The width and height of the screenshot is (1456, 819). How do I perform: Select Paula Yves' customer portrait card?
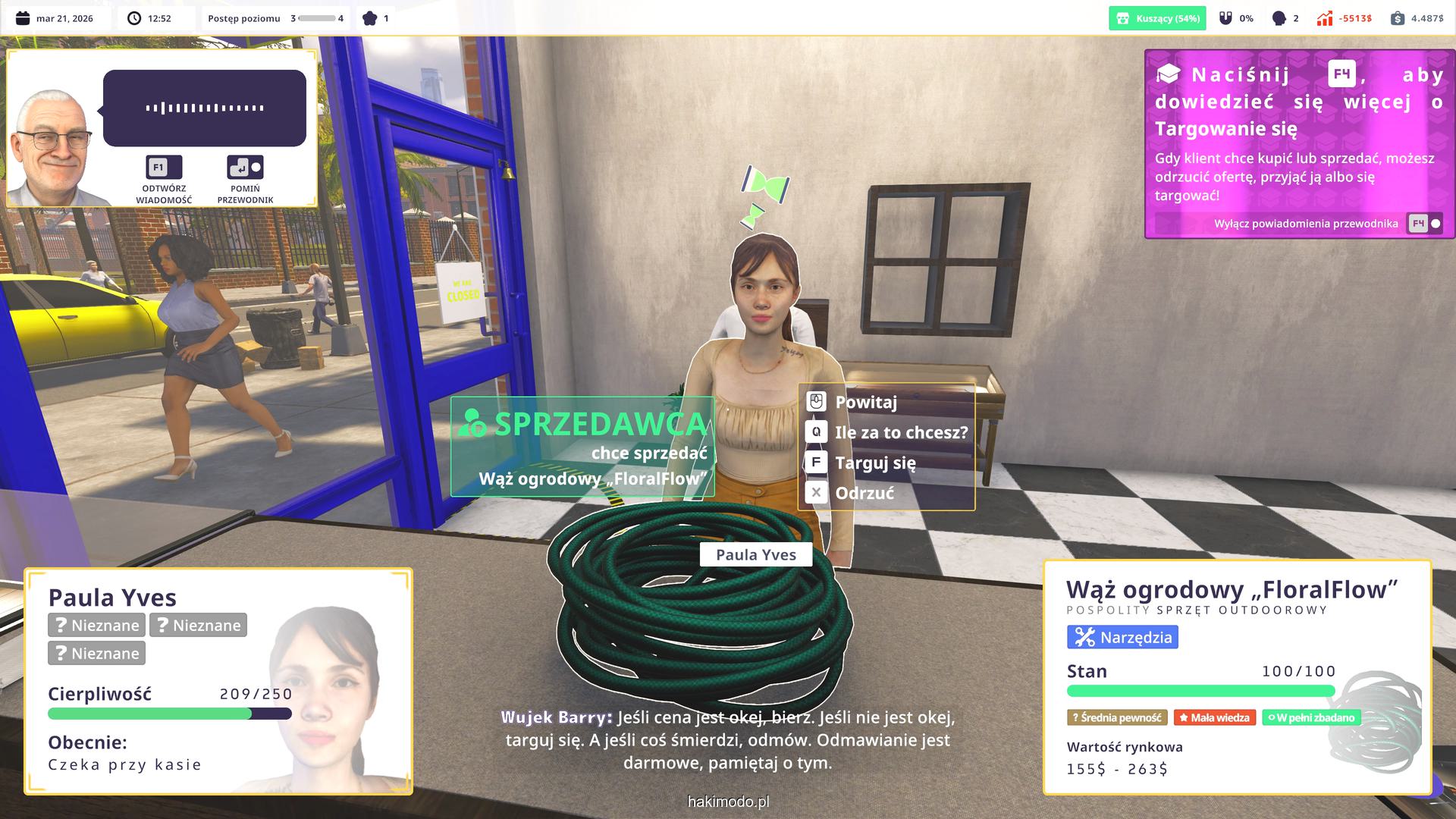(218, 681)
